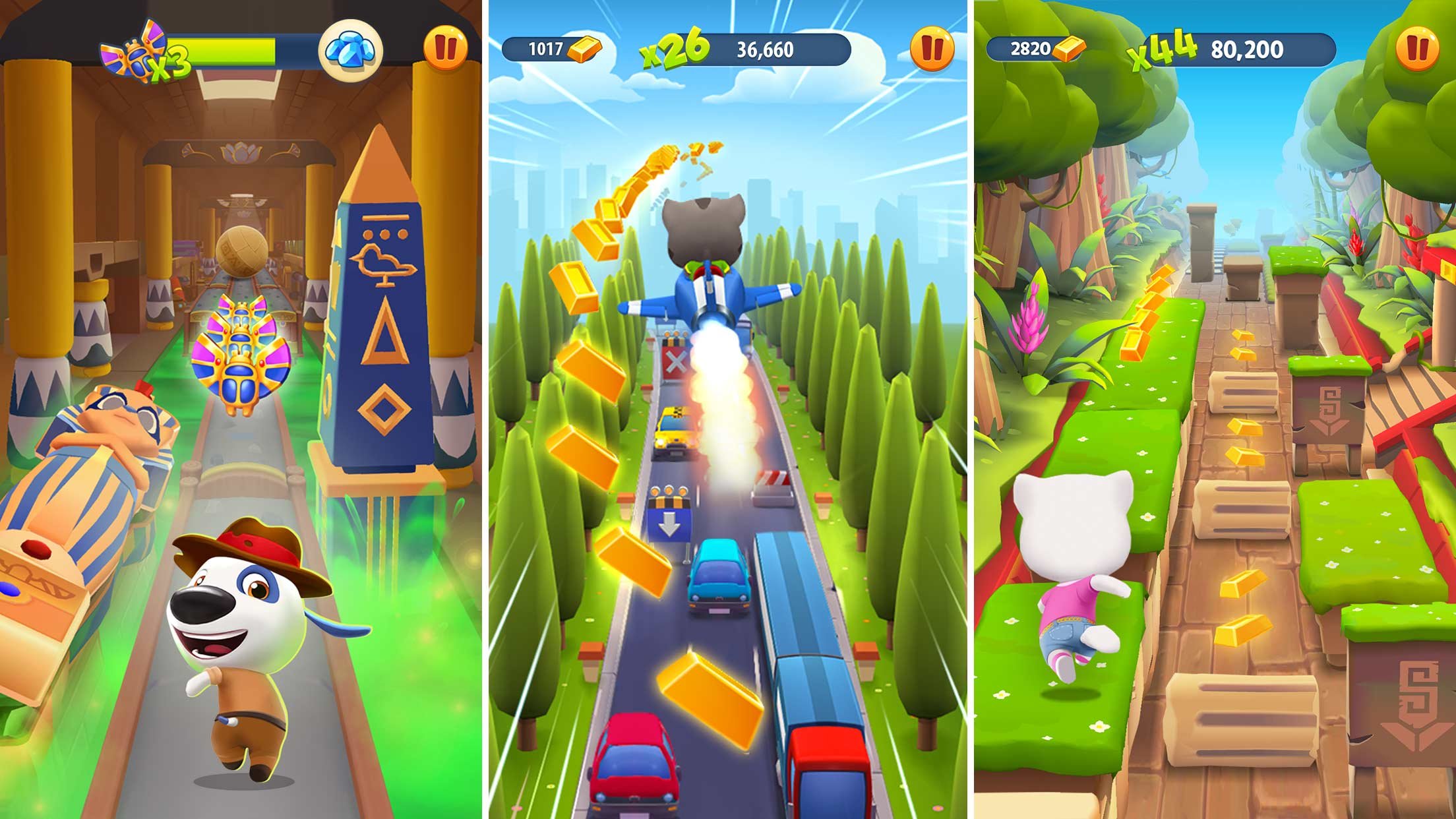The width and height of the screenshot is (1456, 819).
Task: Pause the Egyptian temple run
Action: pyautogui.click(x=445, y=44)
